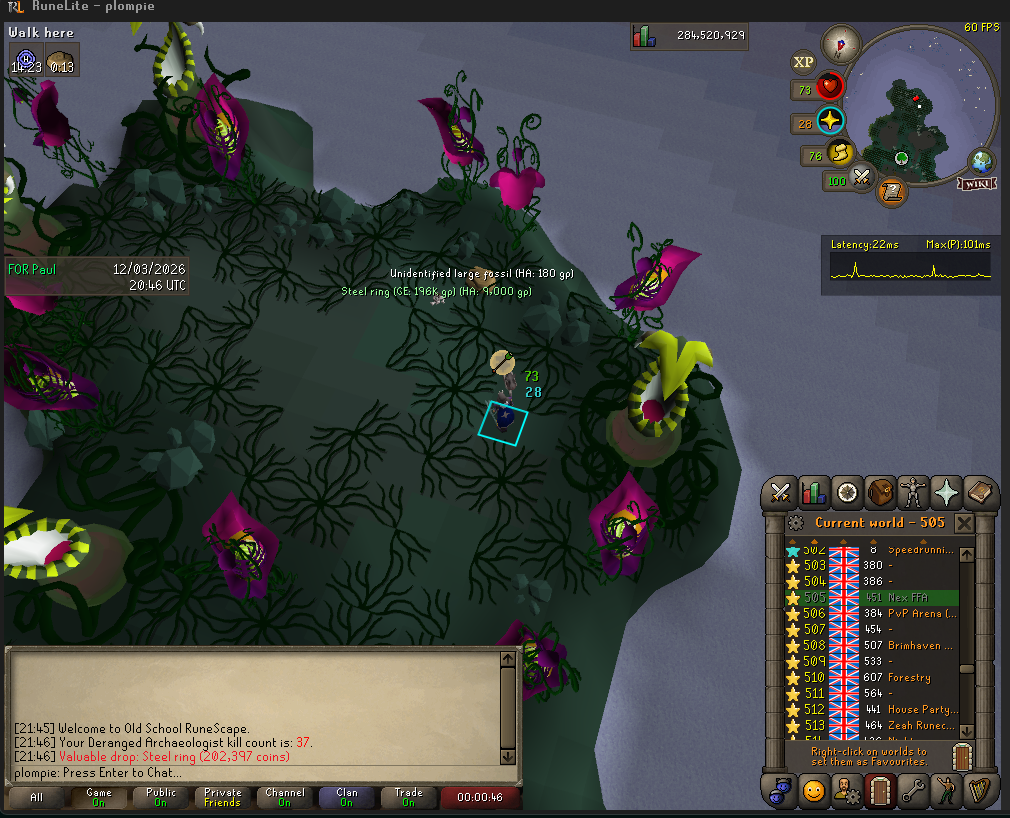
Task: Open the Emotes tab
Action: point(814,790)
